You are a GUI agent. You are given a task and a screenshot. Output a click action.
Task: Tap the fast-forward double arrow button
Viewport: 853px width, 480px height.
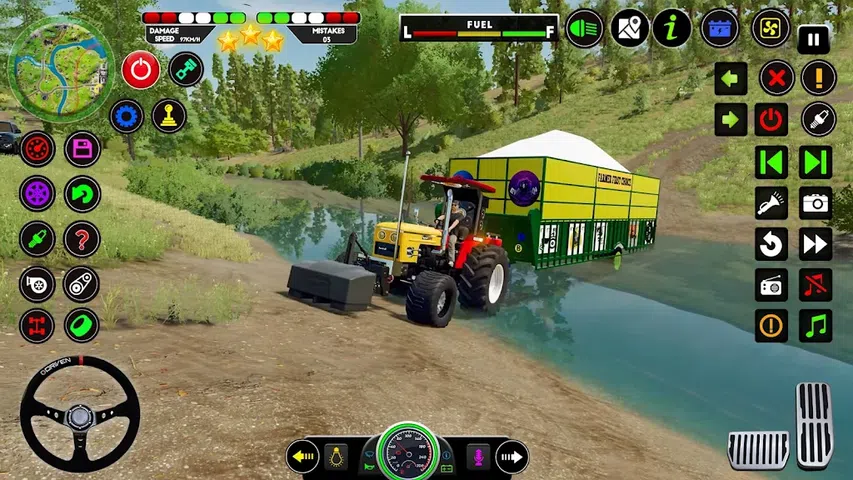tap(817, 244)
